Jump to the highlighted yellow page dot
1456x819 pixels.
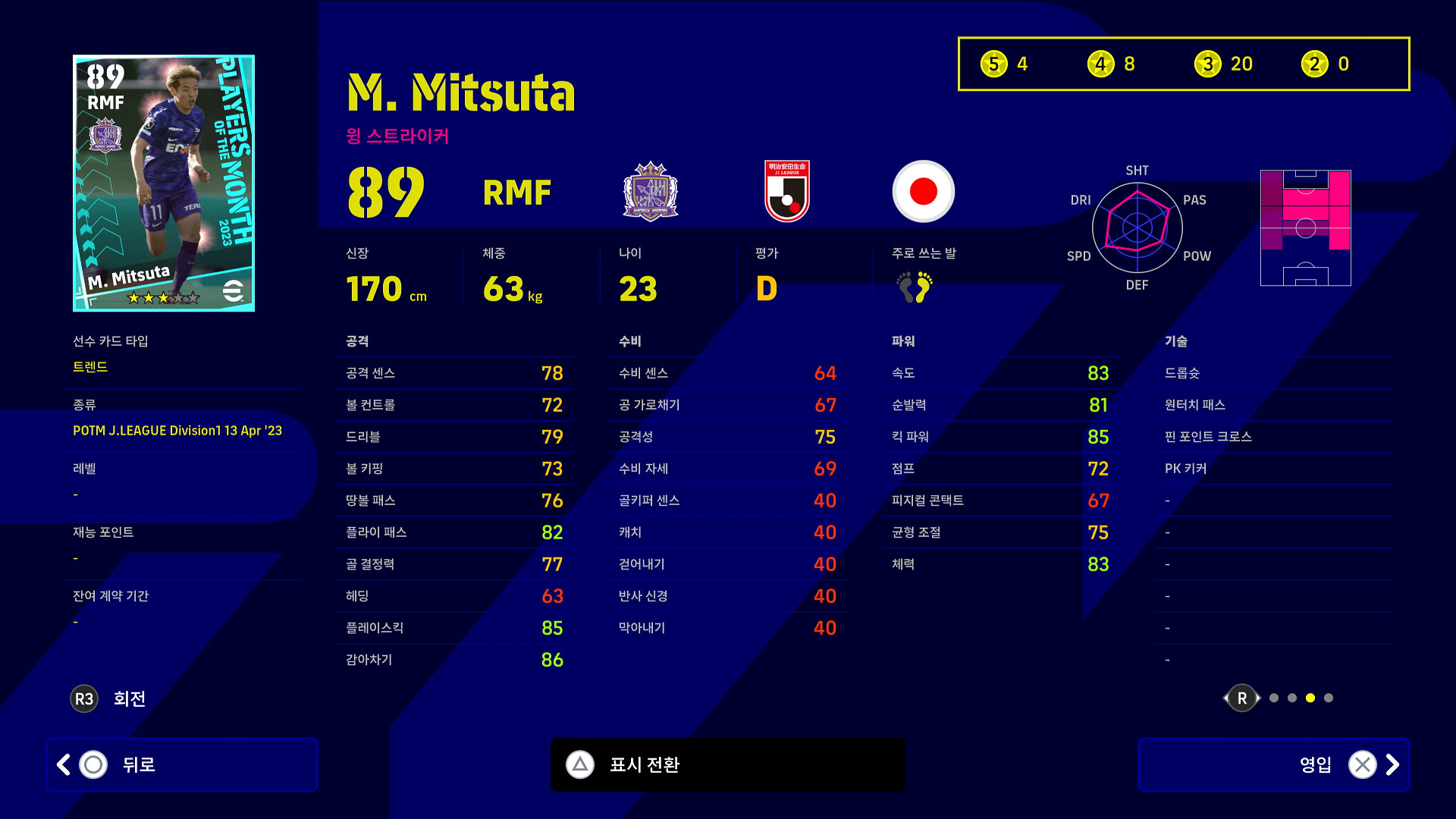point(1310,698)
